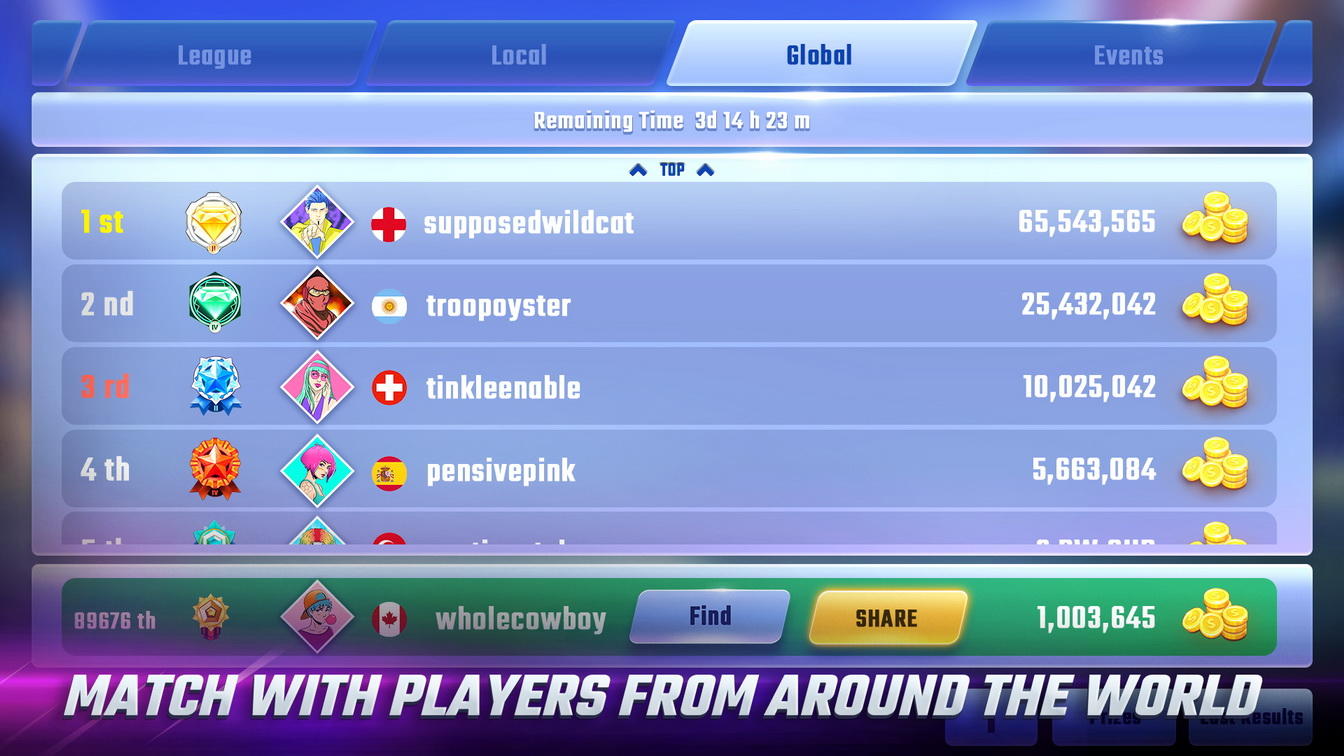This screenshot has height=756, width=1344.
Task: Click supposedwildcat's avatar portrait
Action: click(x=318, y=223)
